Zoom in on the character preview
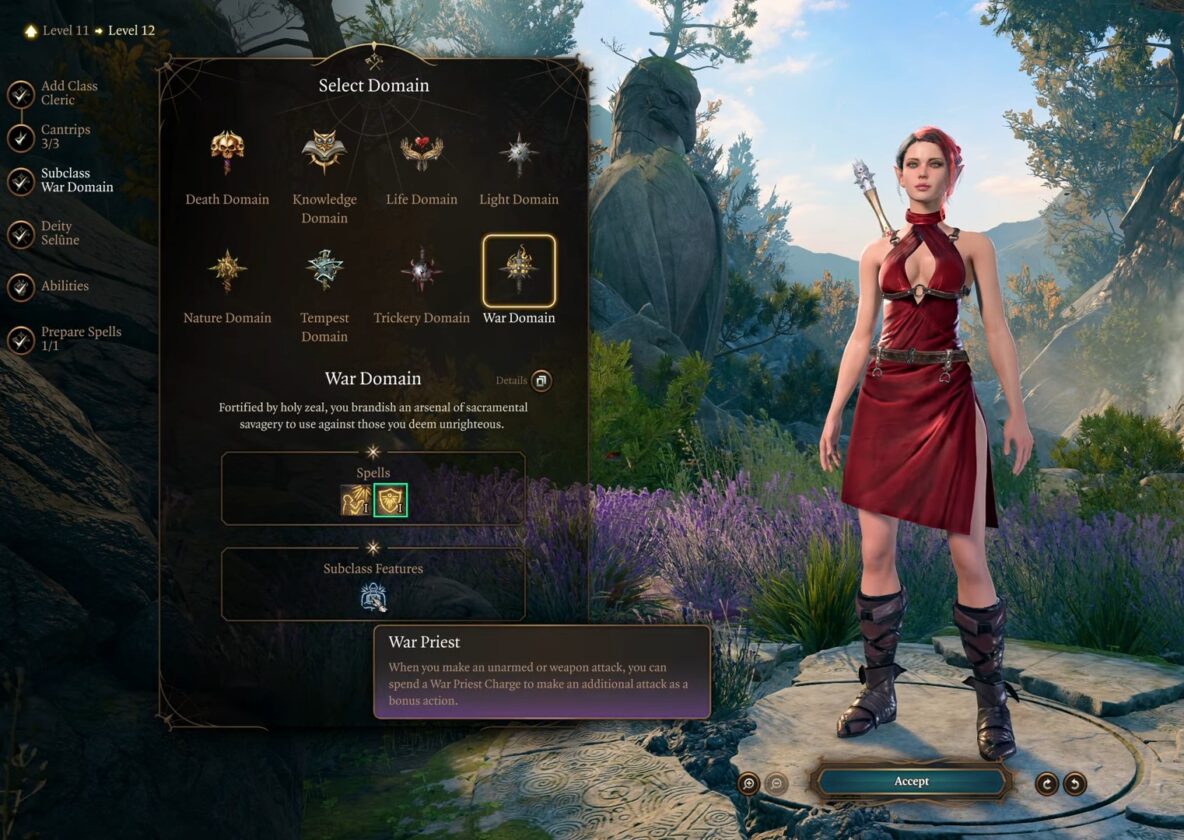The height and width of the screenshot is (840, 1184). click(748, 783)
